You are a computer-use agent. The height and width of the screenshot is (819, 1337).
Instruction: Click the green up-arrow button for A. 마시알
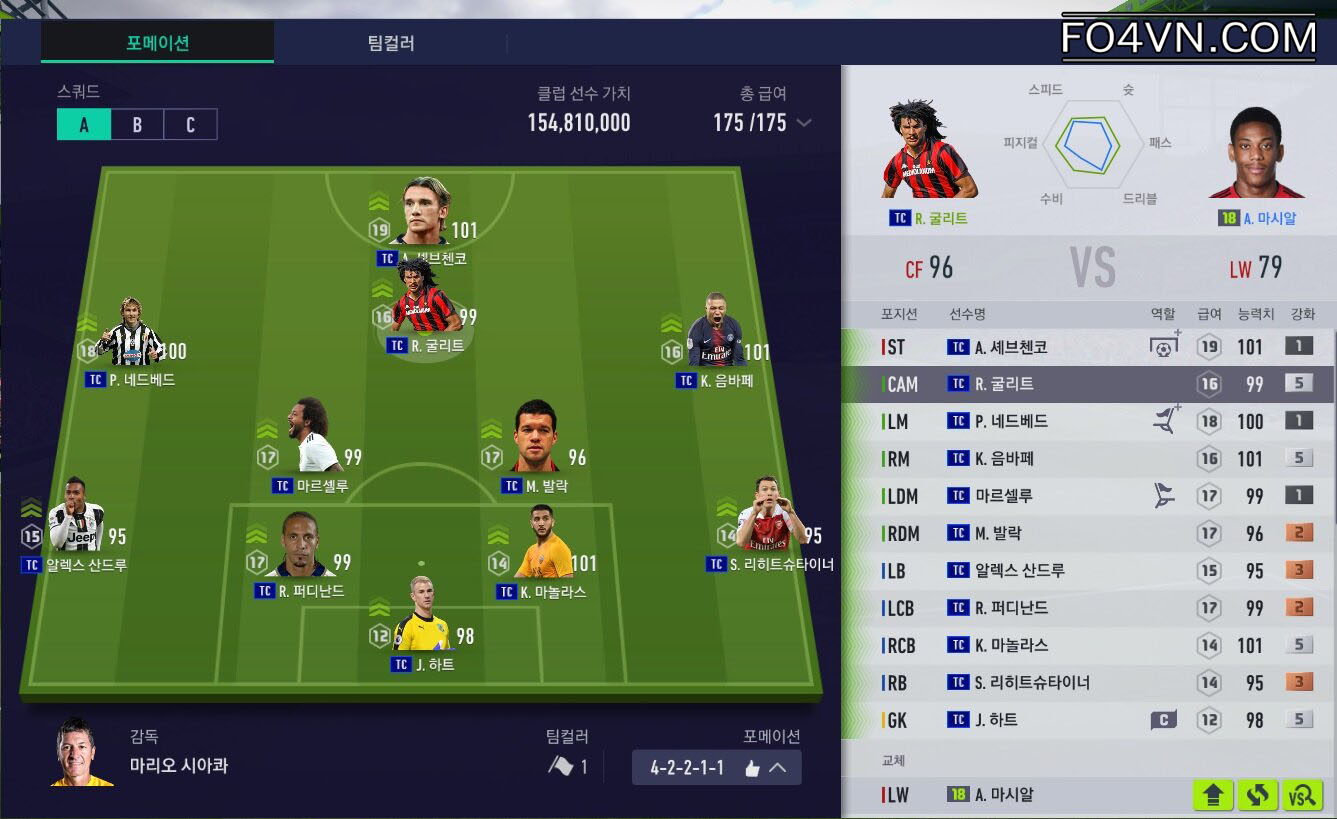click(x=1213, y=795)
